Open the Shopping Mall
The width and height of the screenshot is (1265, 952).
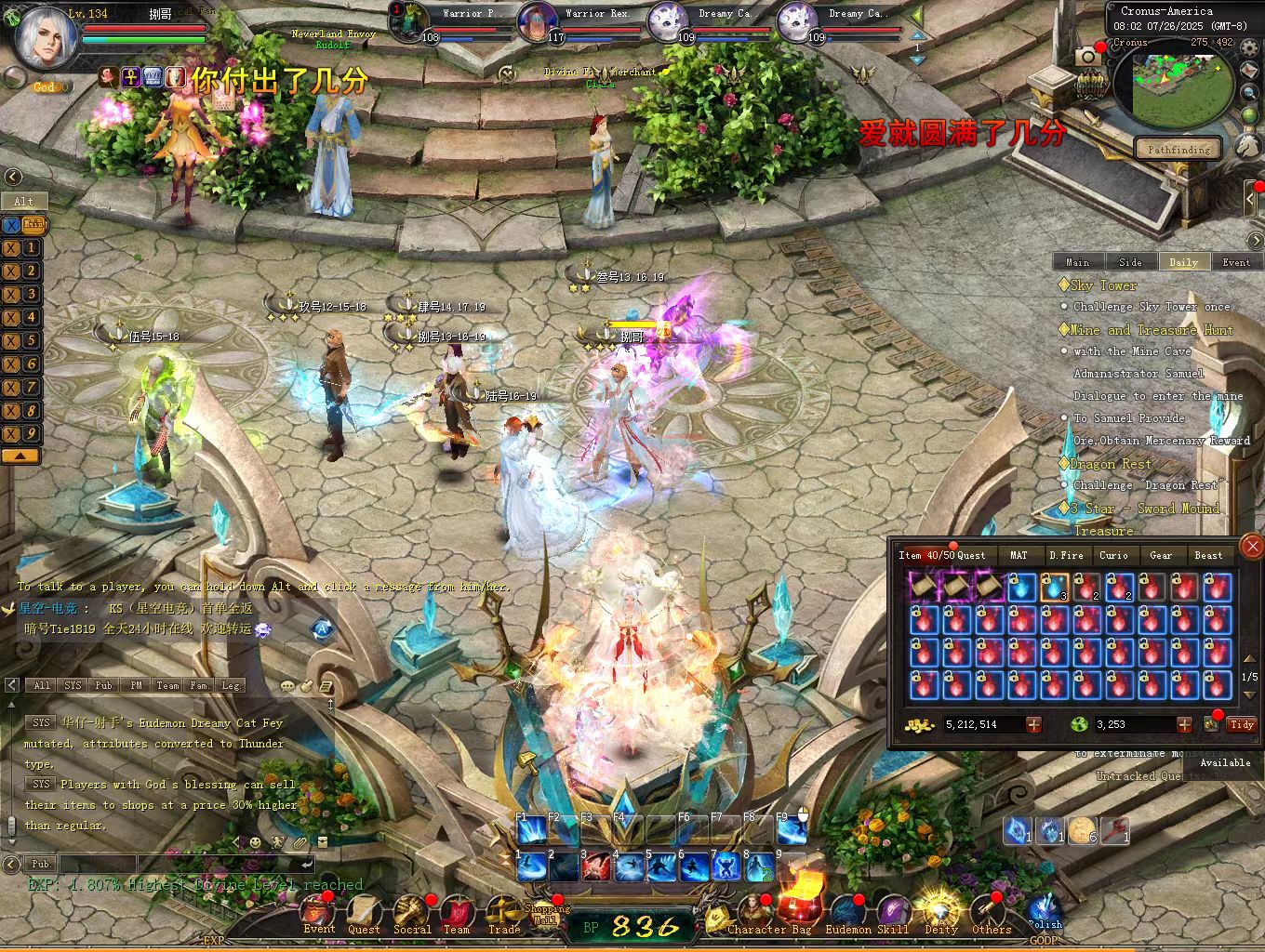point(547,911)
